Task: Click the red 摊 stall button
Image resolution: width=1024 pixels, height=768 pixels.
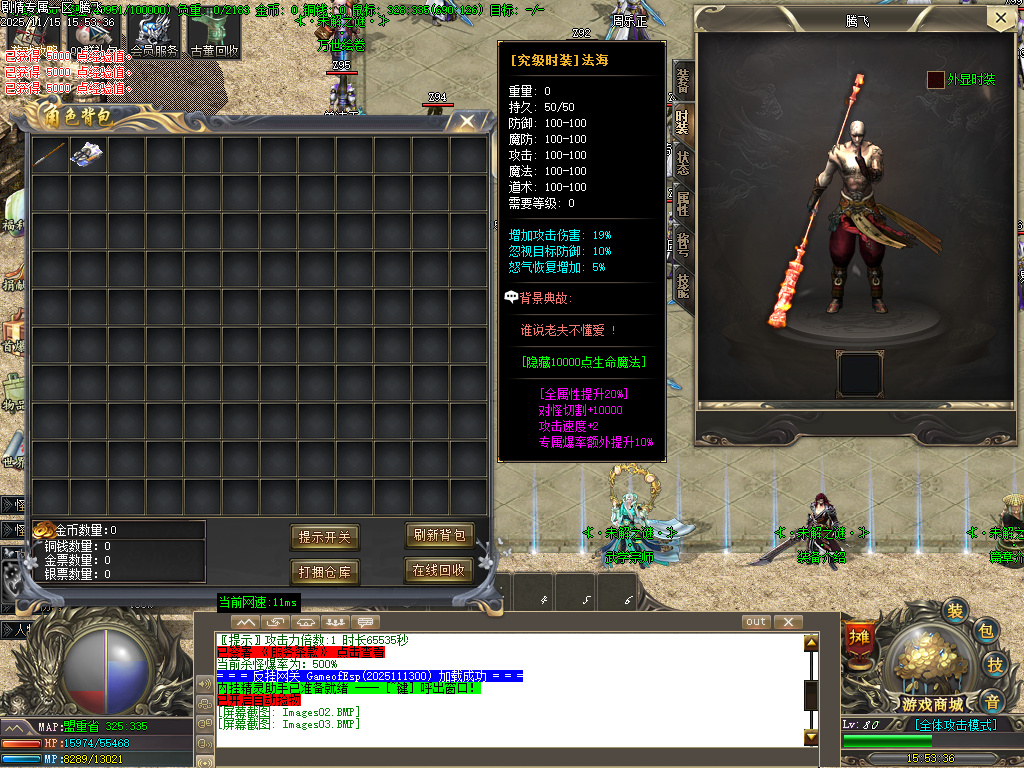Action: 859,636
